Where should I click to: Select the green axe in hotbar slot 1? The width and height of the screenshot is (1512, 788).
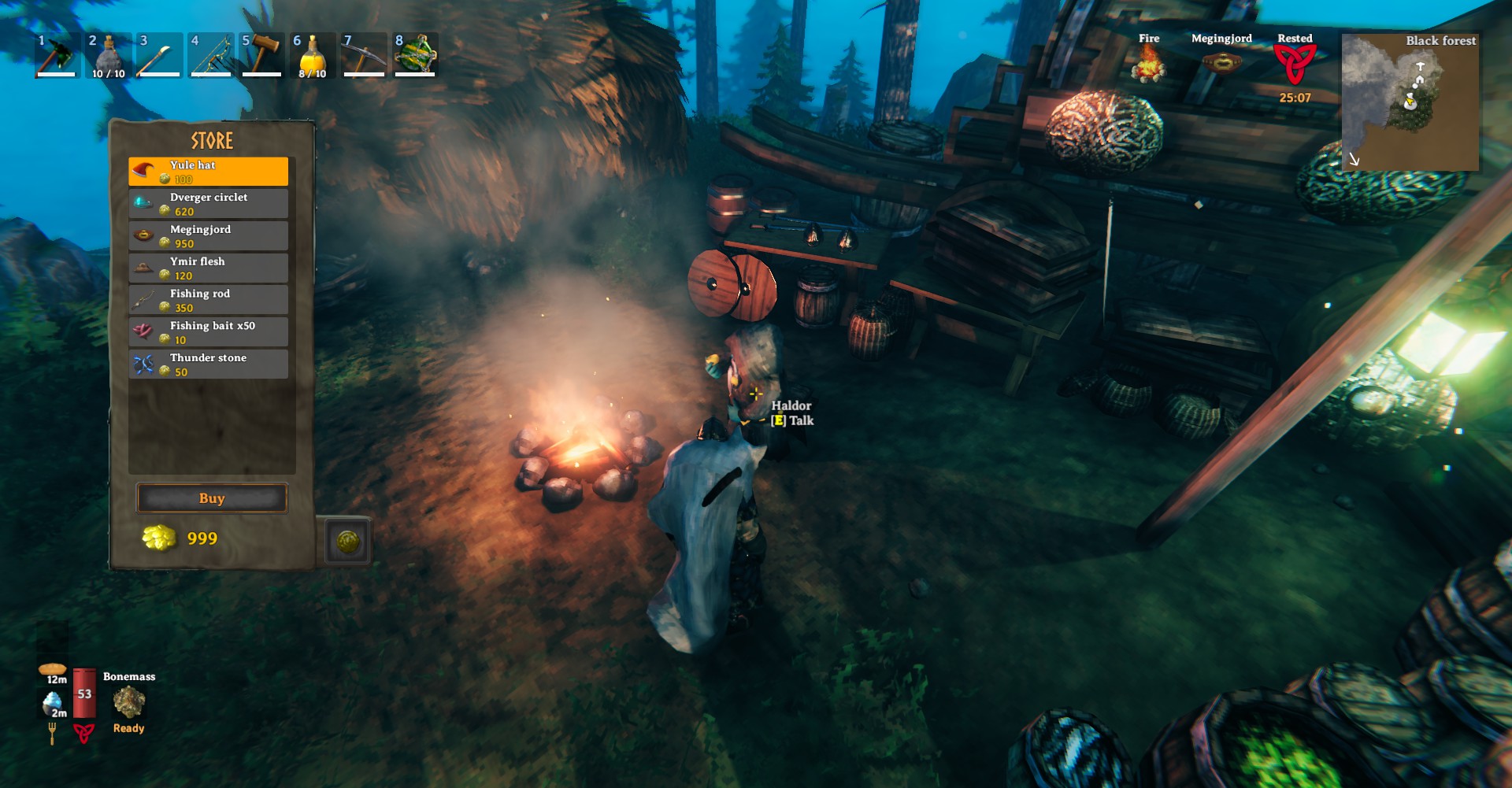point(57,55)
